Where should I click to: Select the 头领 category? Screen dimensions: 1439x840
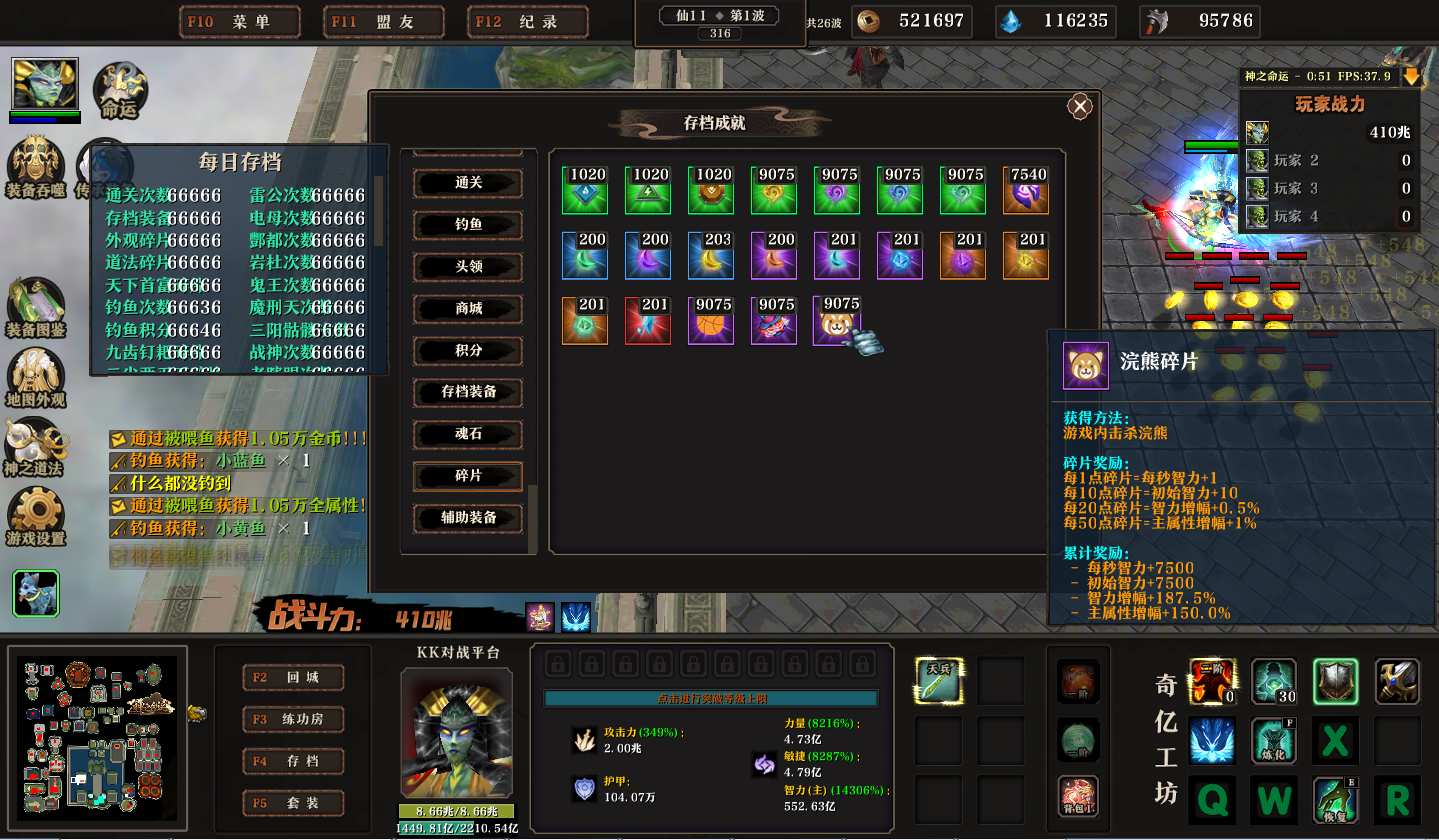coord(468,267)
